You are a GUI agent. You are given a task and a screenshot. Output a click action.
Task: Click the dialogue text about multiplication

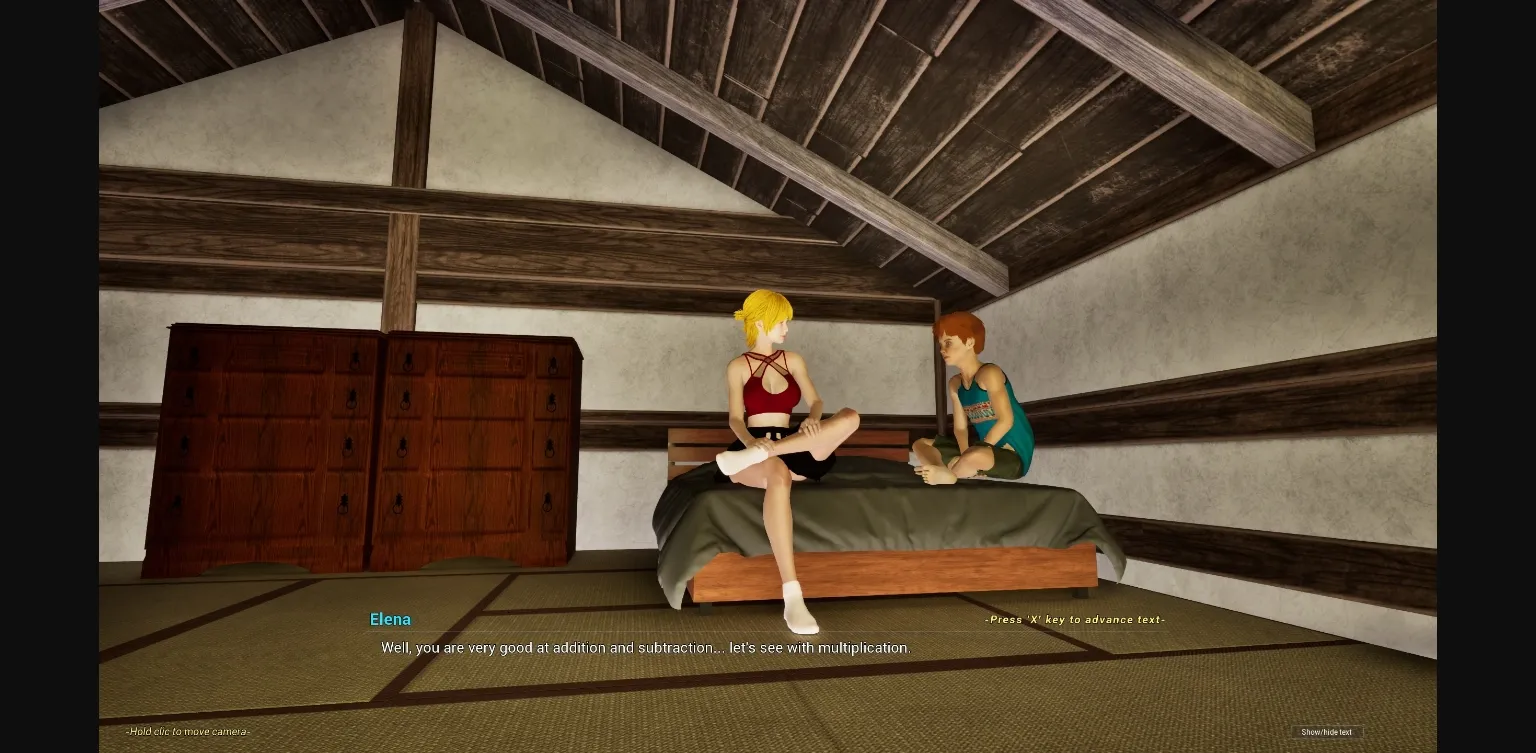(645, 648)
